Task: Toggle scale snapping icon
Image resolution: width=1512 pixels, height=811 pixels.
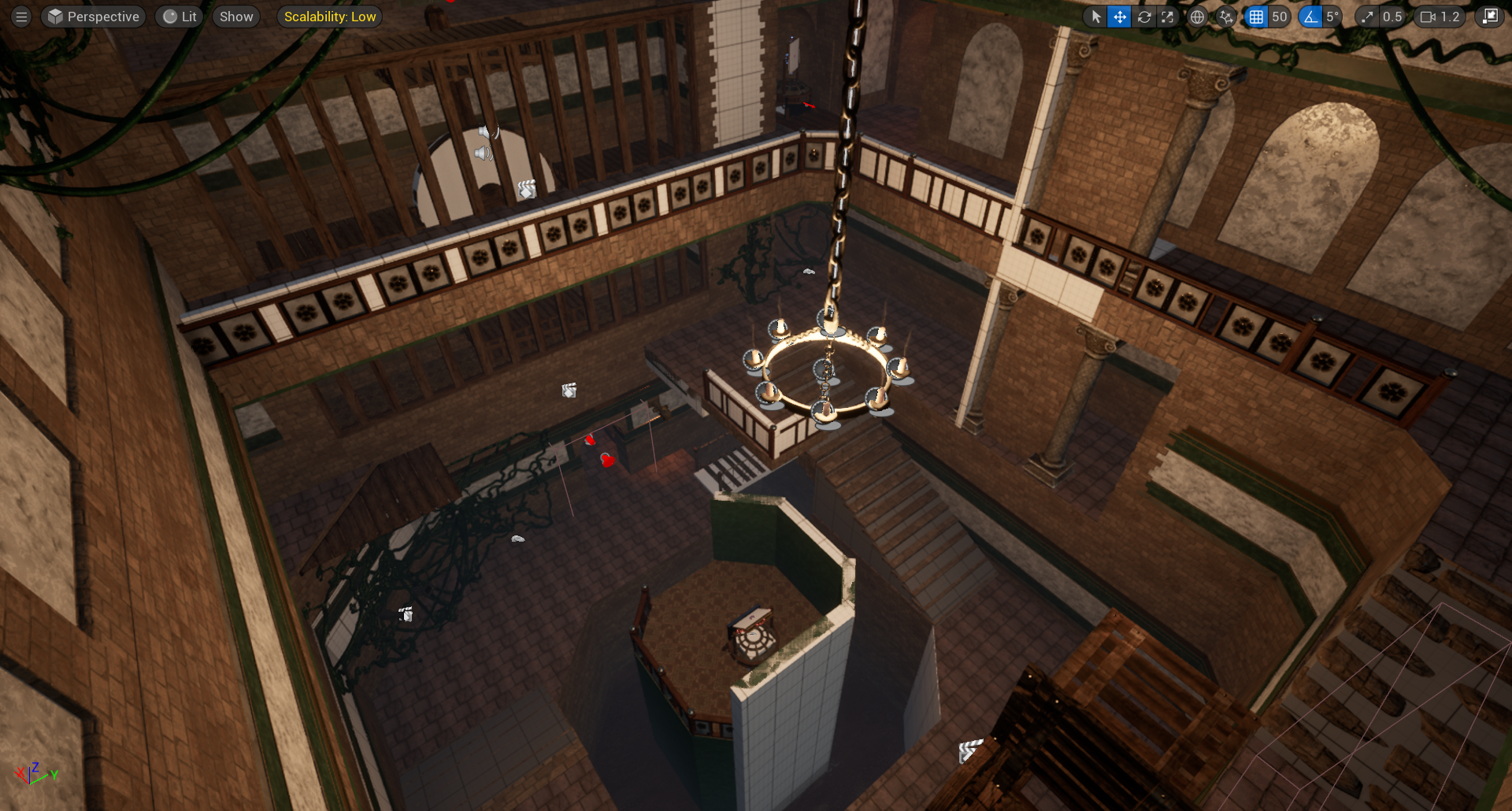Action: click(1367, 17)
